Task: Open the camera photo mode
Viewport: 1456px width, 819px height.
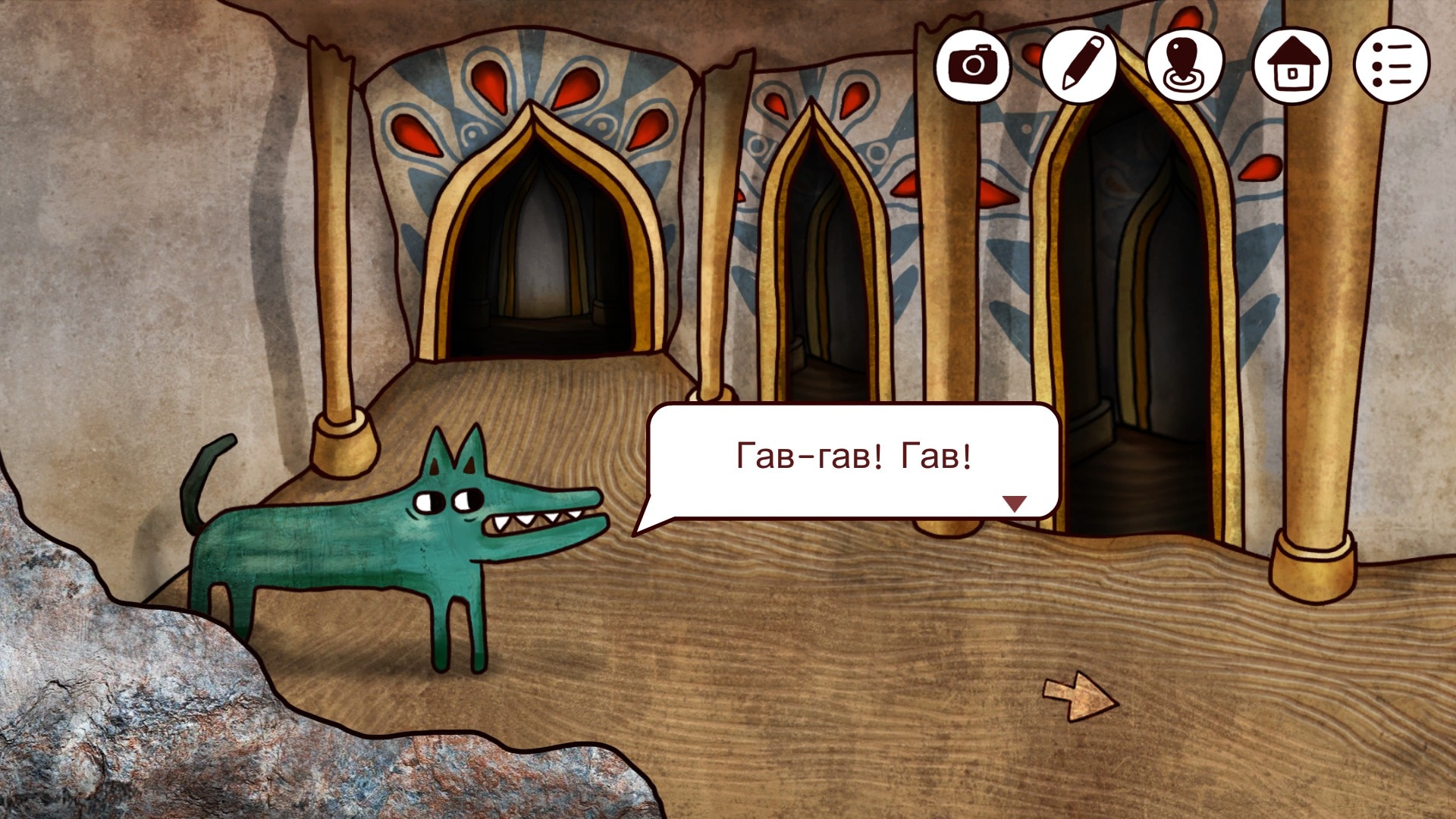Action: tap(972, 64)
